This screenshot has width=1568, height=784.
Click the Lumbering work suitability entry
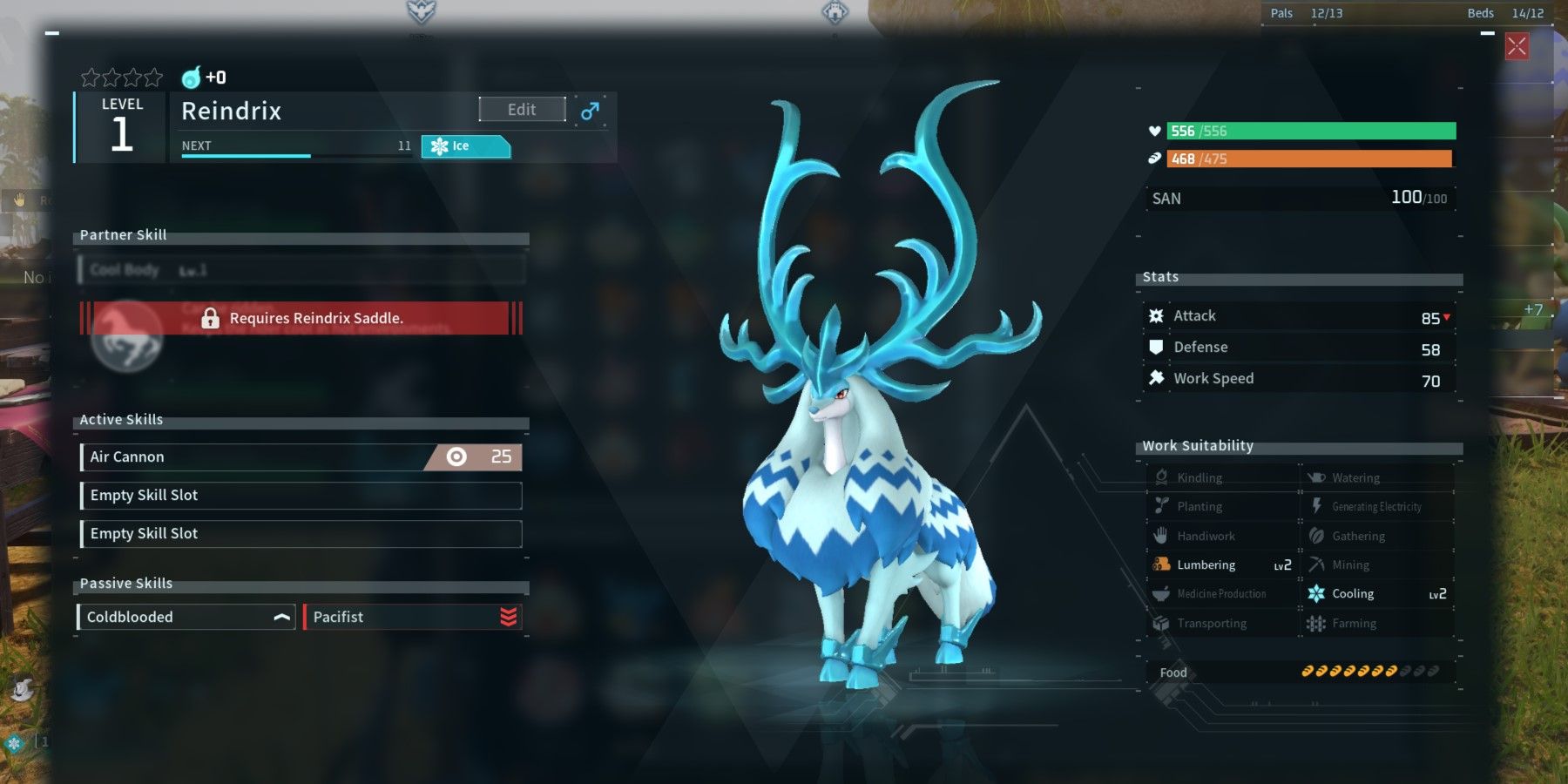[1221, 564]
